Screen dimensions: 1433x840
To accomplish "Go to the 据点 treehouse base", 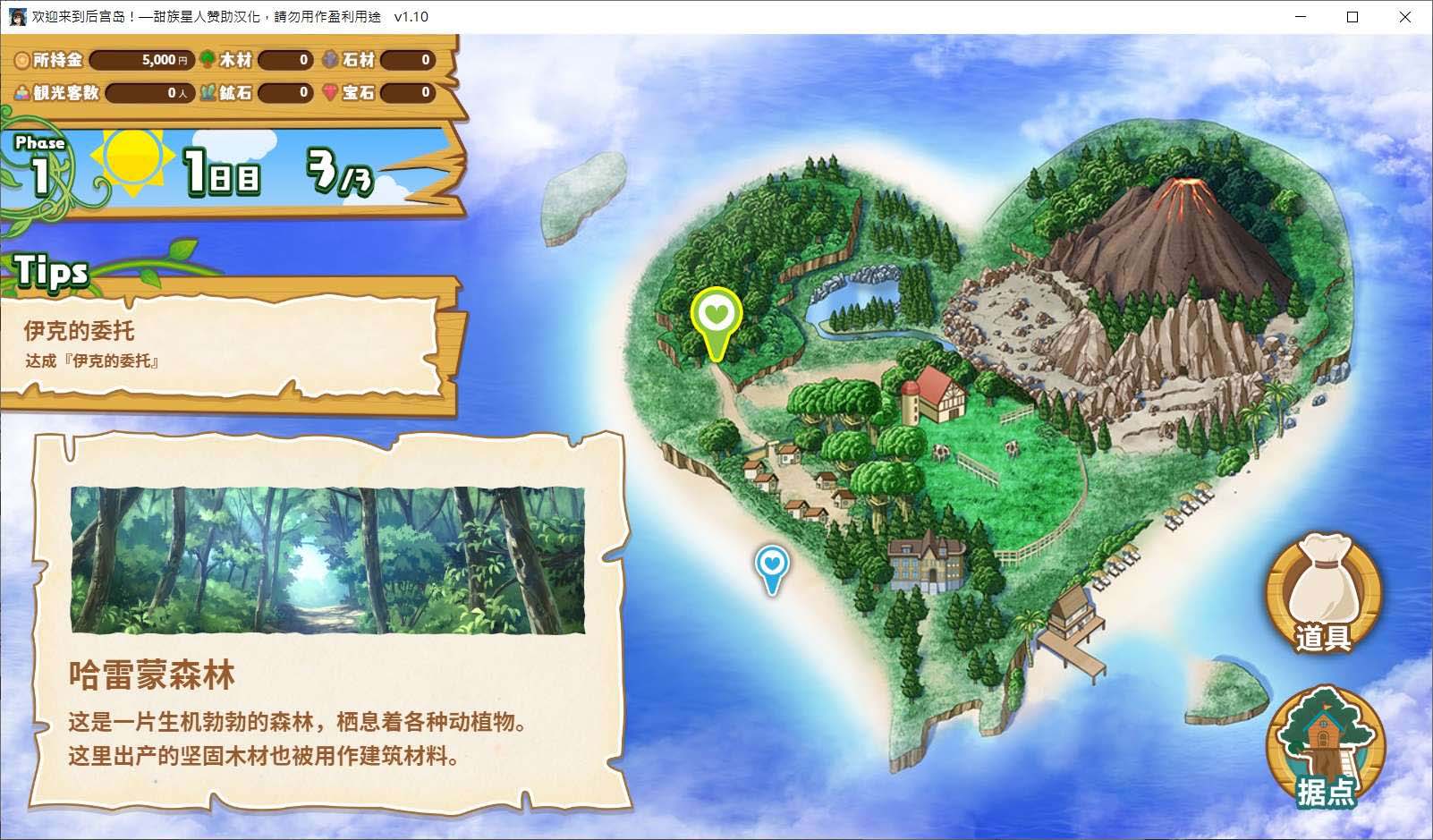I will [1326, 748].
